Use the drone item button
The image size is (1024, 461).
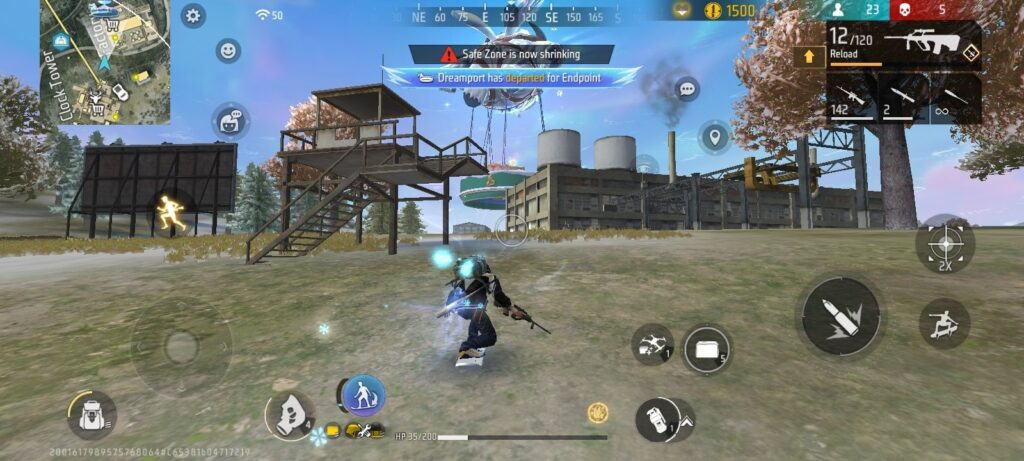652,344
